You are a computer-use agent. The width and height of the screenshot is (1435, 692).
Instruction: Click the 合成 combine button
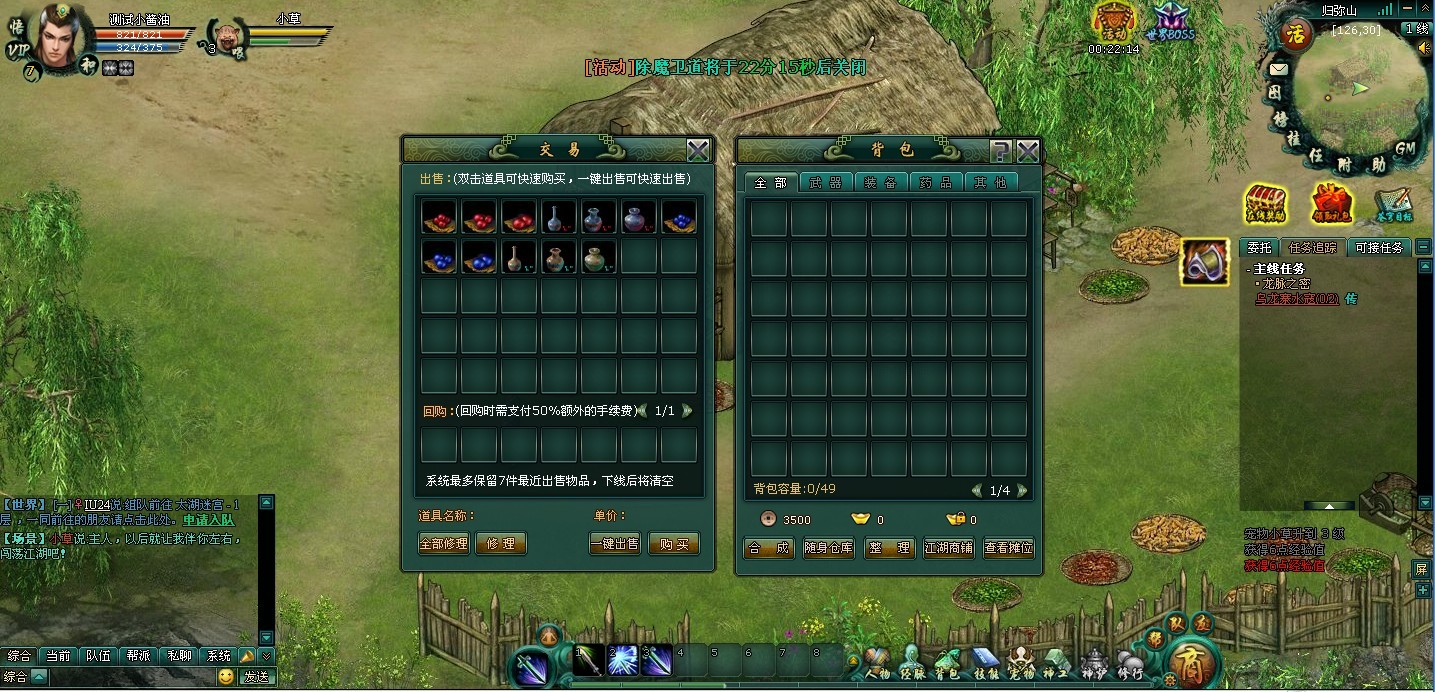point(769,548)
